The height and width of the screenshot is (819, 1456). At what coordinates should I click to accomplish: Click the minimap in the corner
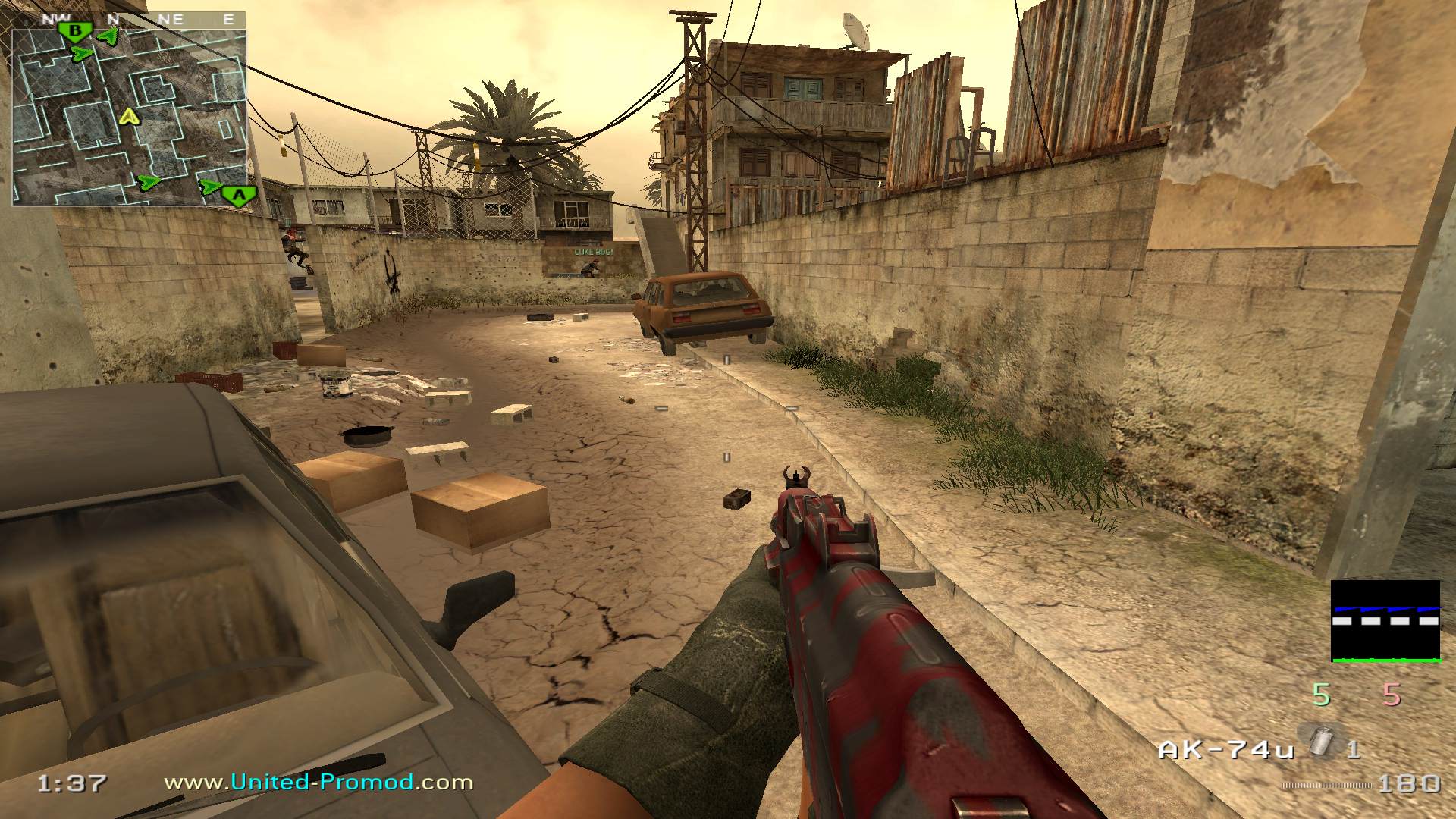[129, 118]
